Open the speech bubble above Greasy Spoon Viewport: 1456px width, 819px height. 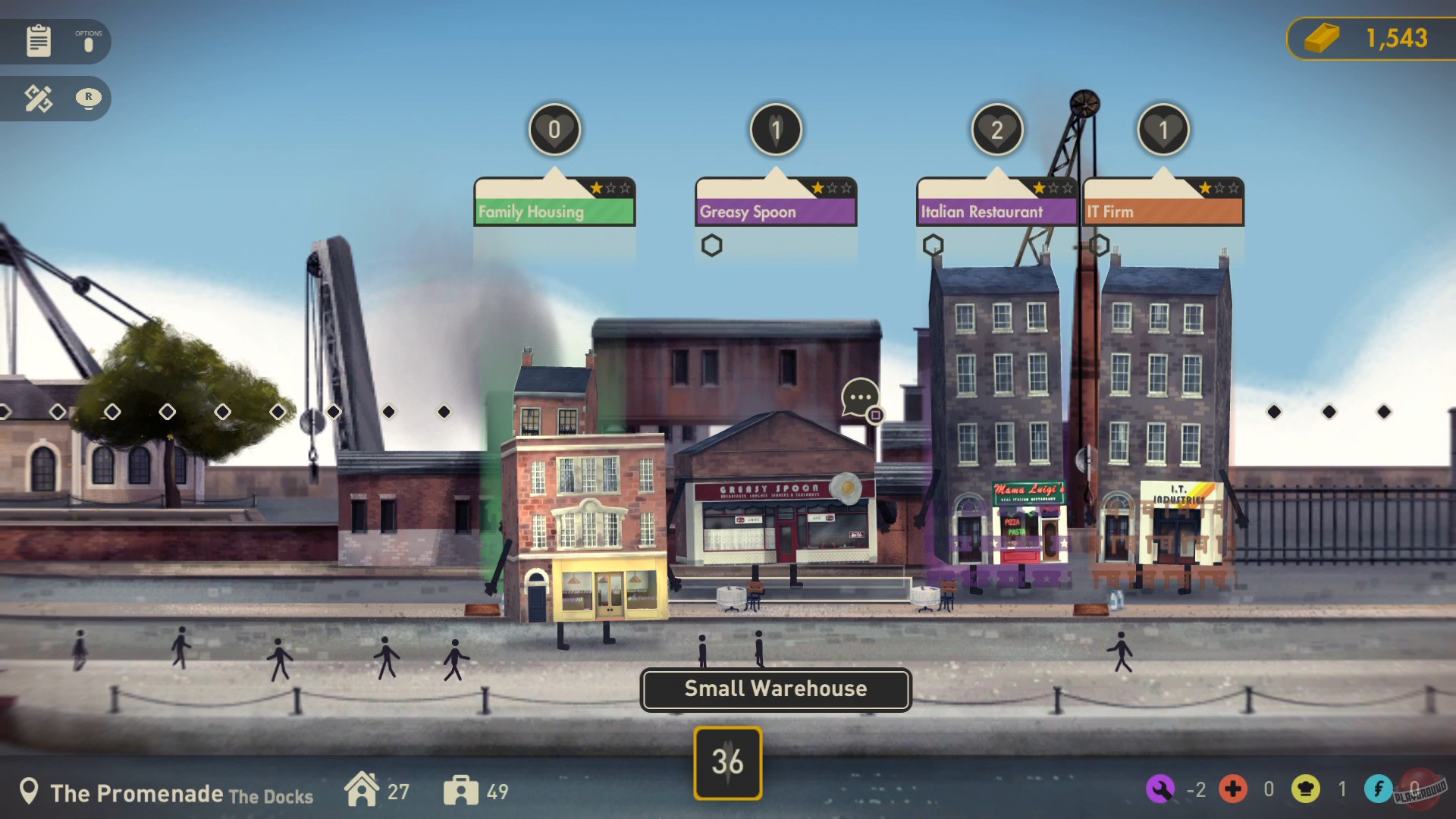click(858, 397)
